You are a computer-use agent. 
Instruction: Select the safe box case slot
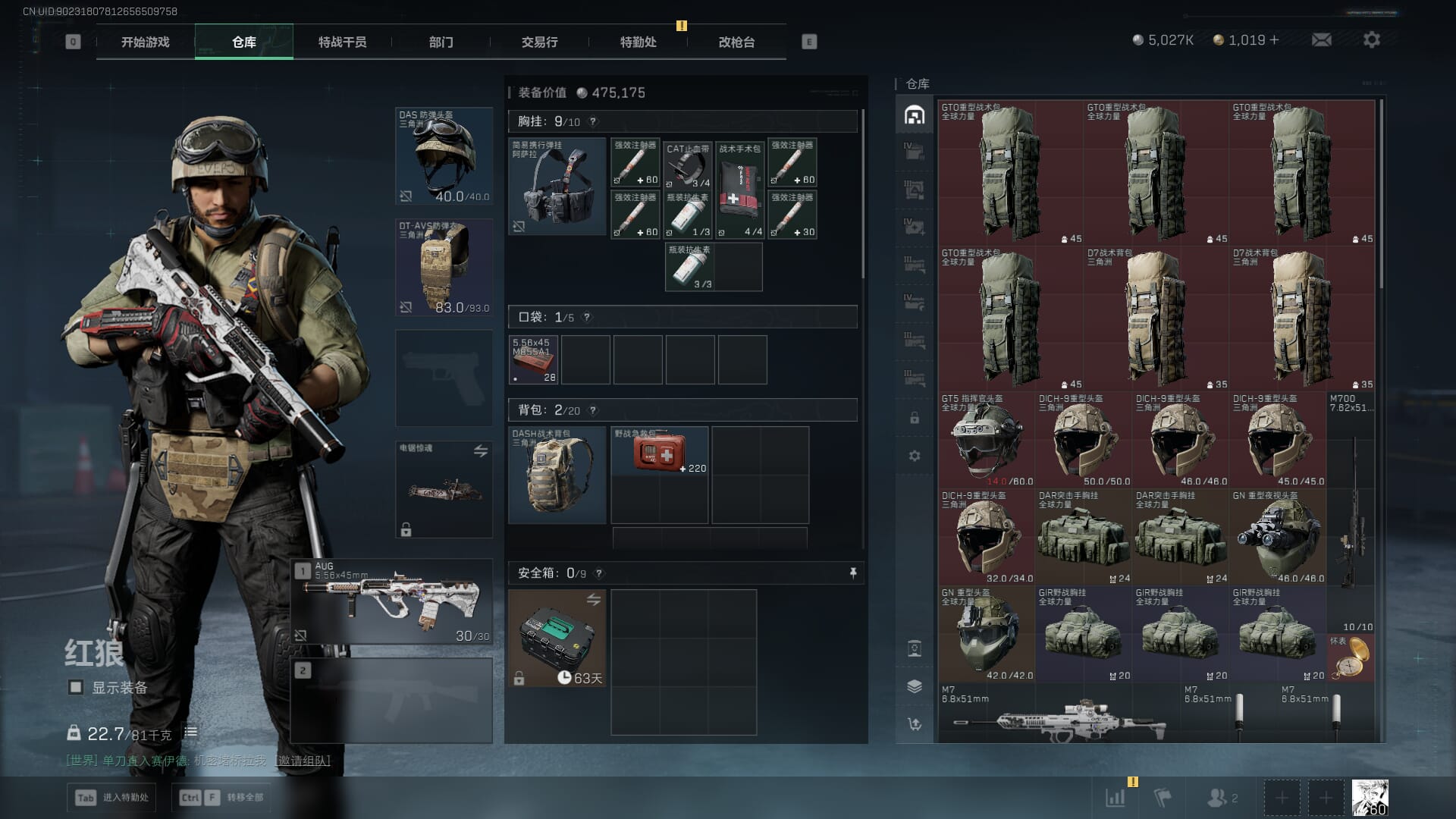click(x=557, y=639)
